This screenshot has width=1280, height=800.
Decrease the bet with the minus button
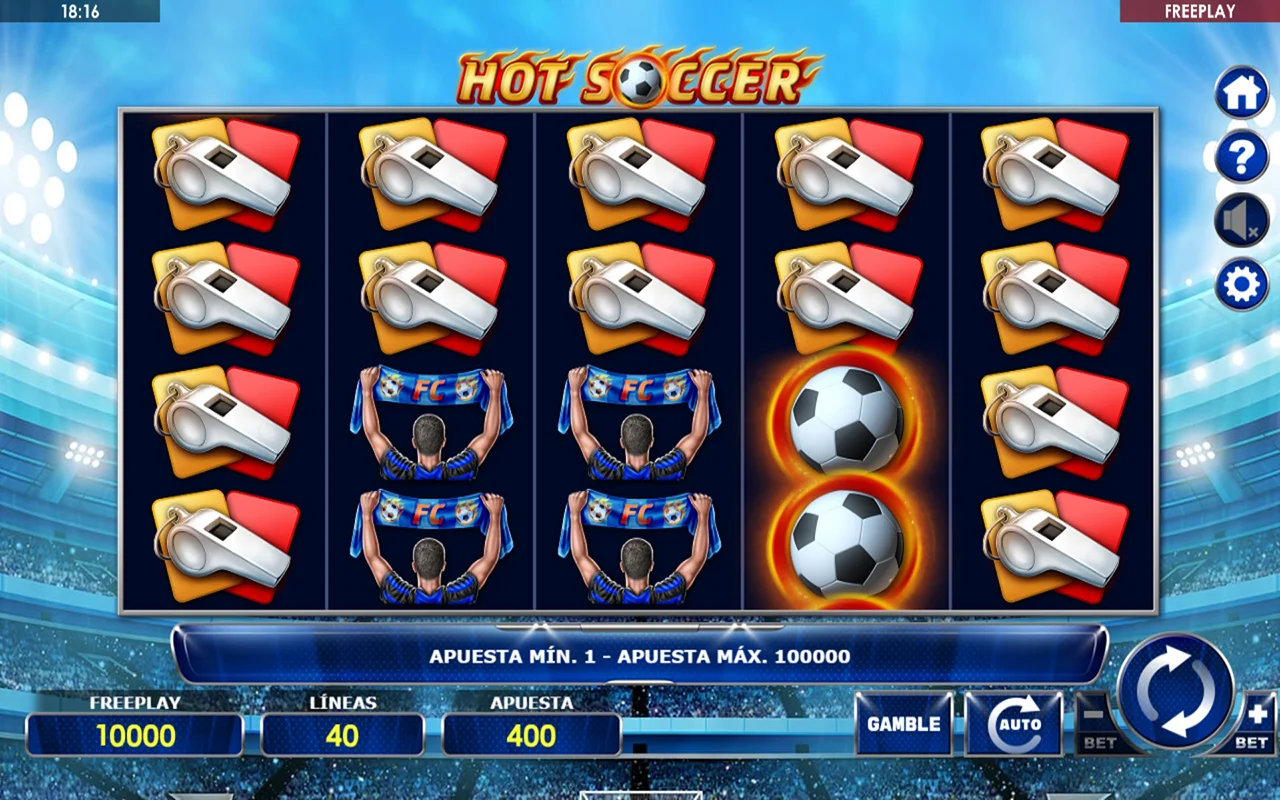pos(1096,722)
